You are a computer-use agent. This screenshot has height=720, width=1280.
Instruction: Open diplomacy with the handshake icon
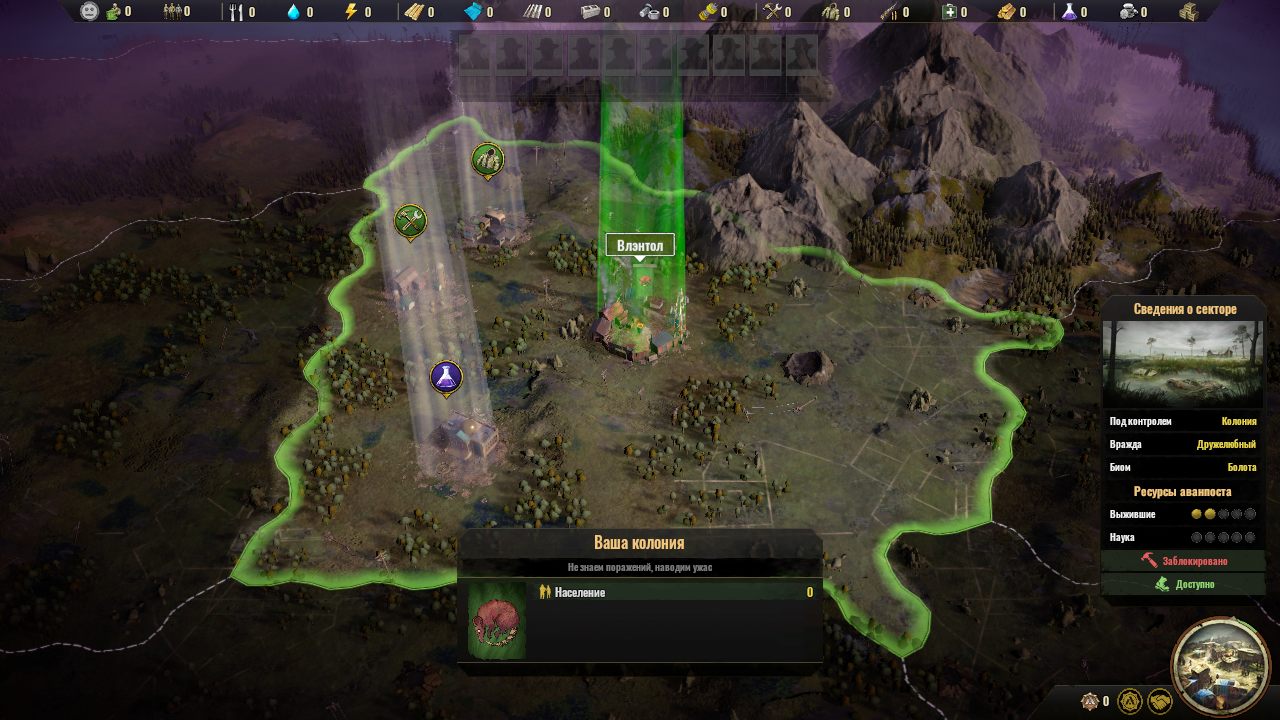click(x=1160, y=700)
